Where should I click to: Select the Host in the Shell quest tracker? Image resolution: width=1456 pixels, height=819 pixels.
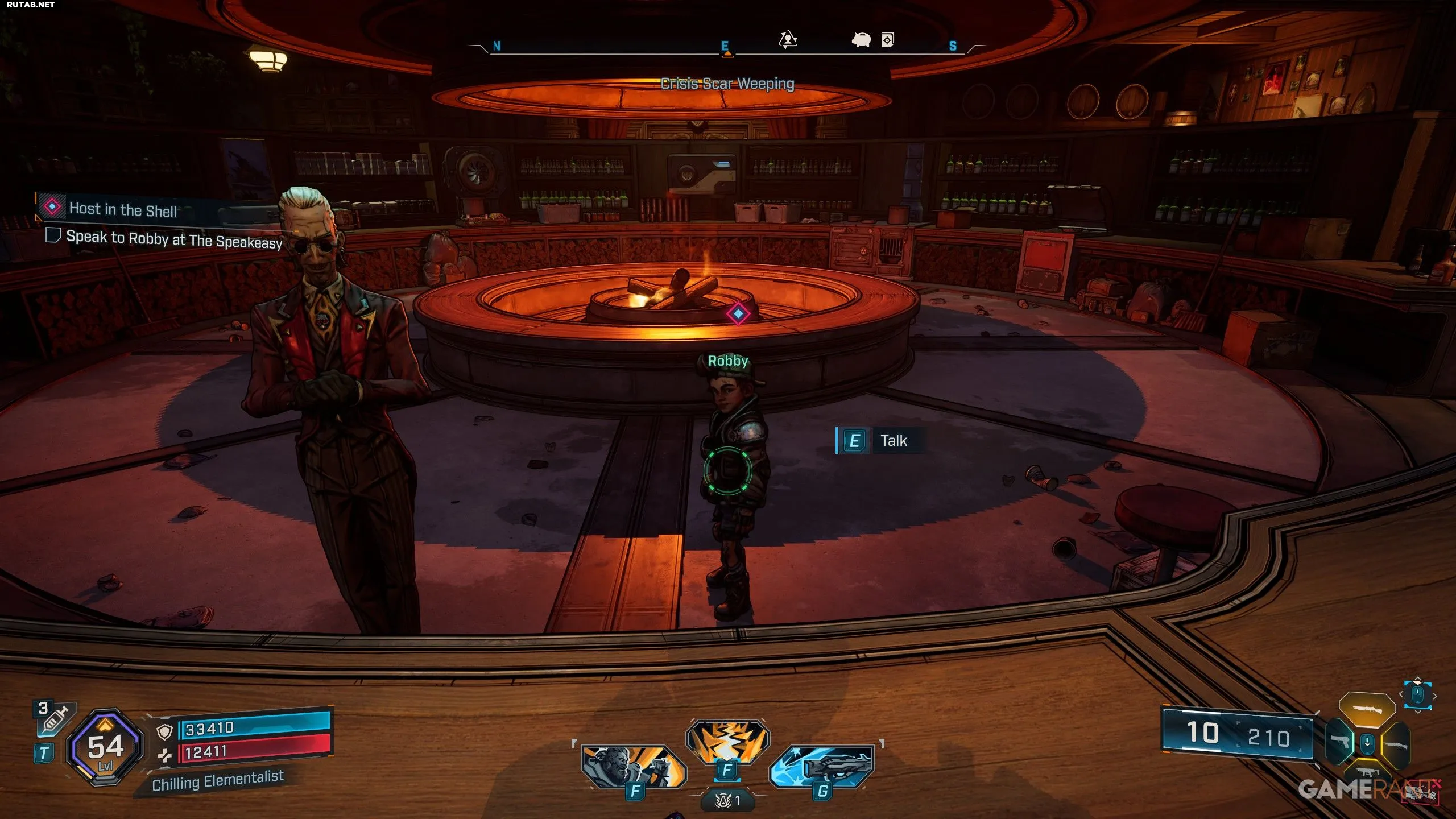tap(122, 209)
